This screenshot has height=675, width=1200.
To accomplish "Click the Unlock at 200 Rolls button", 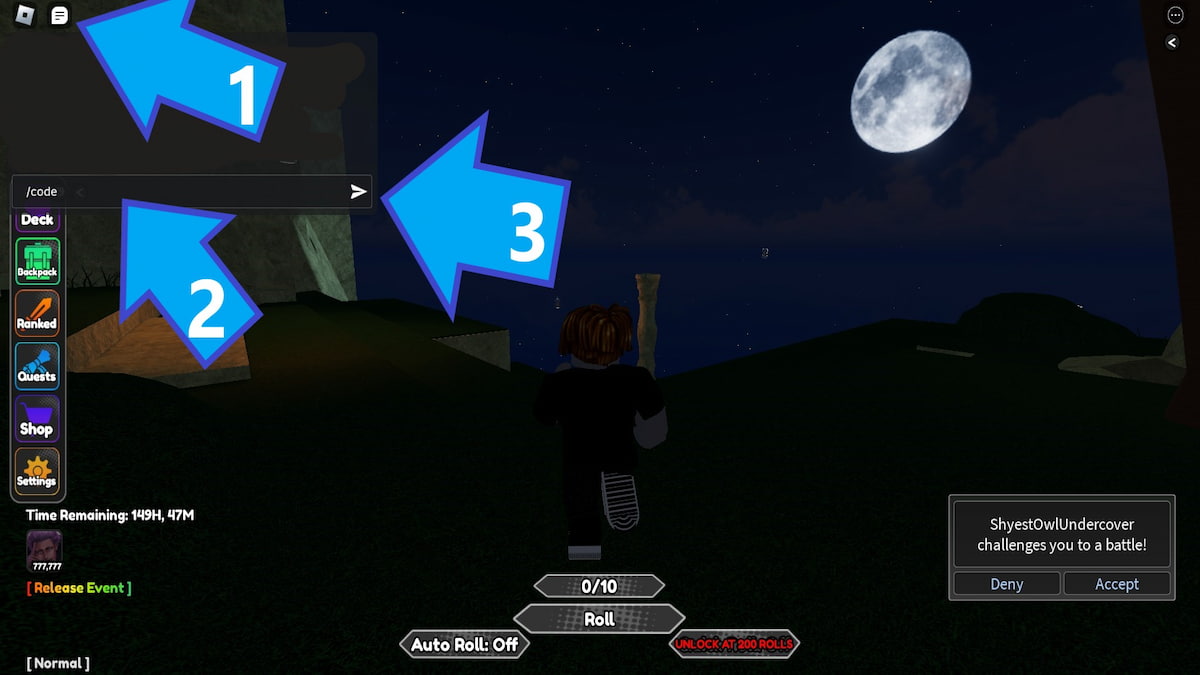I will tap(734, 645).
